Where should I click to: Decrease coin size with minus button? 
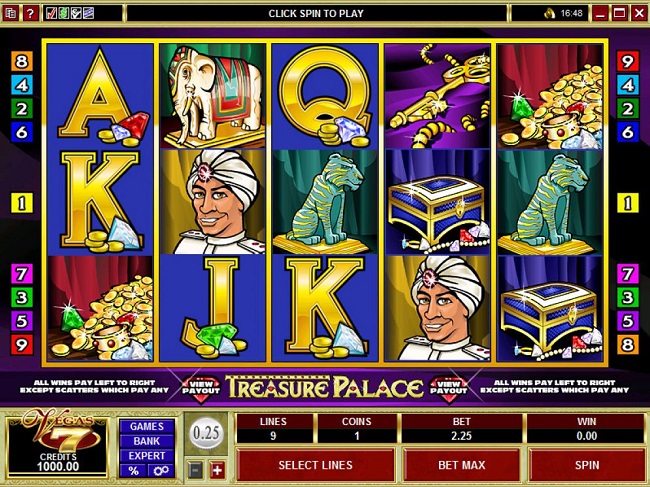click(x=196, y=471)
